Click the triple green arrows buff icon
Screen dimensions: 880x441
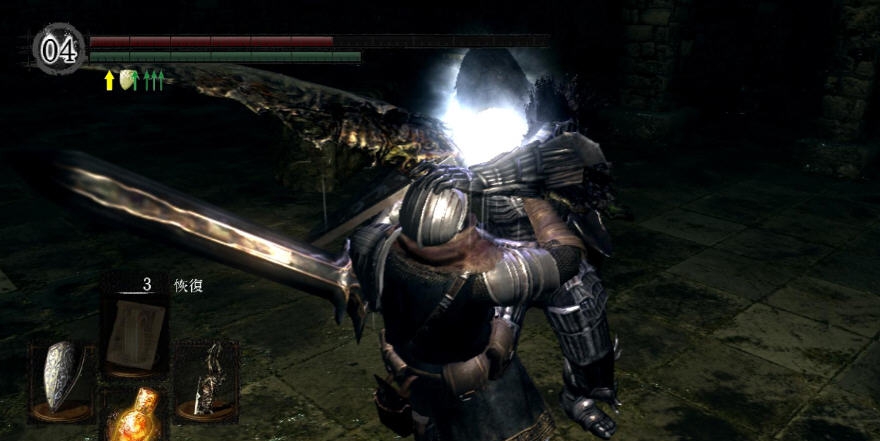click(x=153, y=80)
